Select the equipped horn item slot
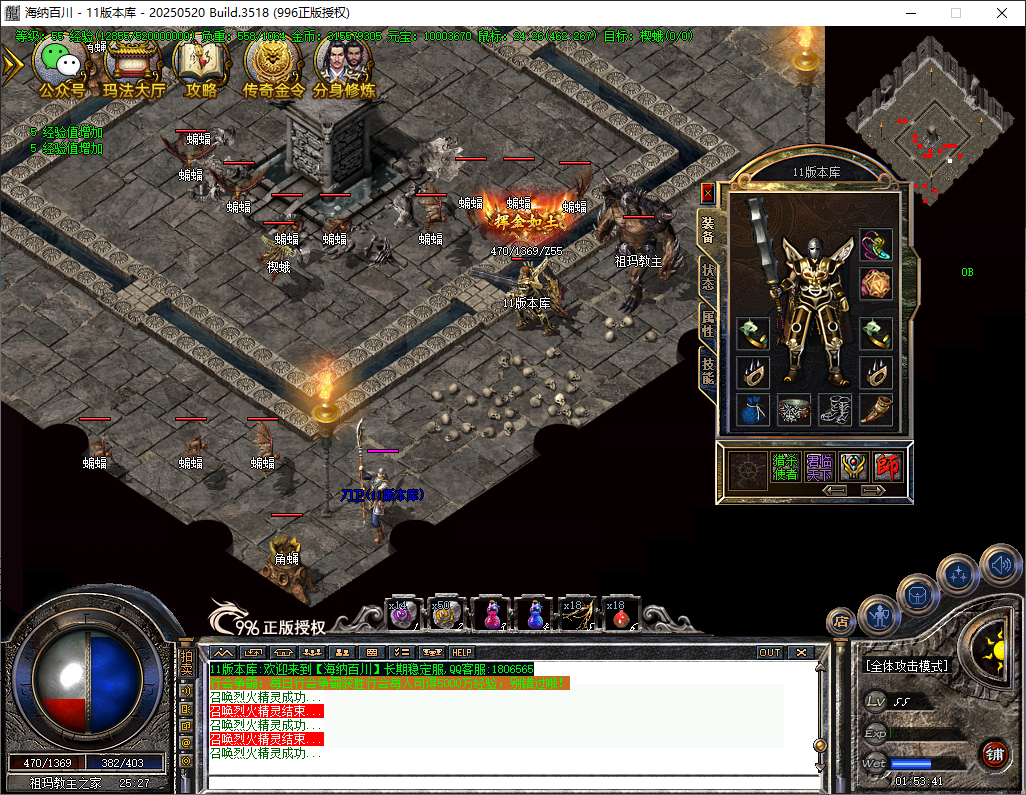Screen dimensions: 1026x795 point(876,409)
